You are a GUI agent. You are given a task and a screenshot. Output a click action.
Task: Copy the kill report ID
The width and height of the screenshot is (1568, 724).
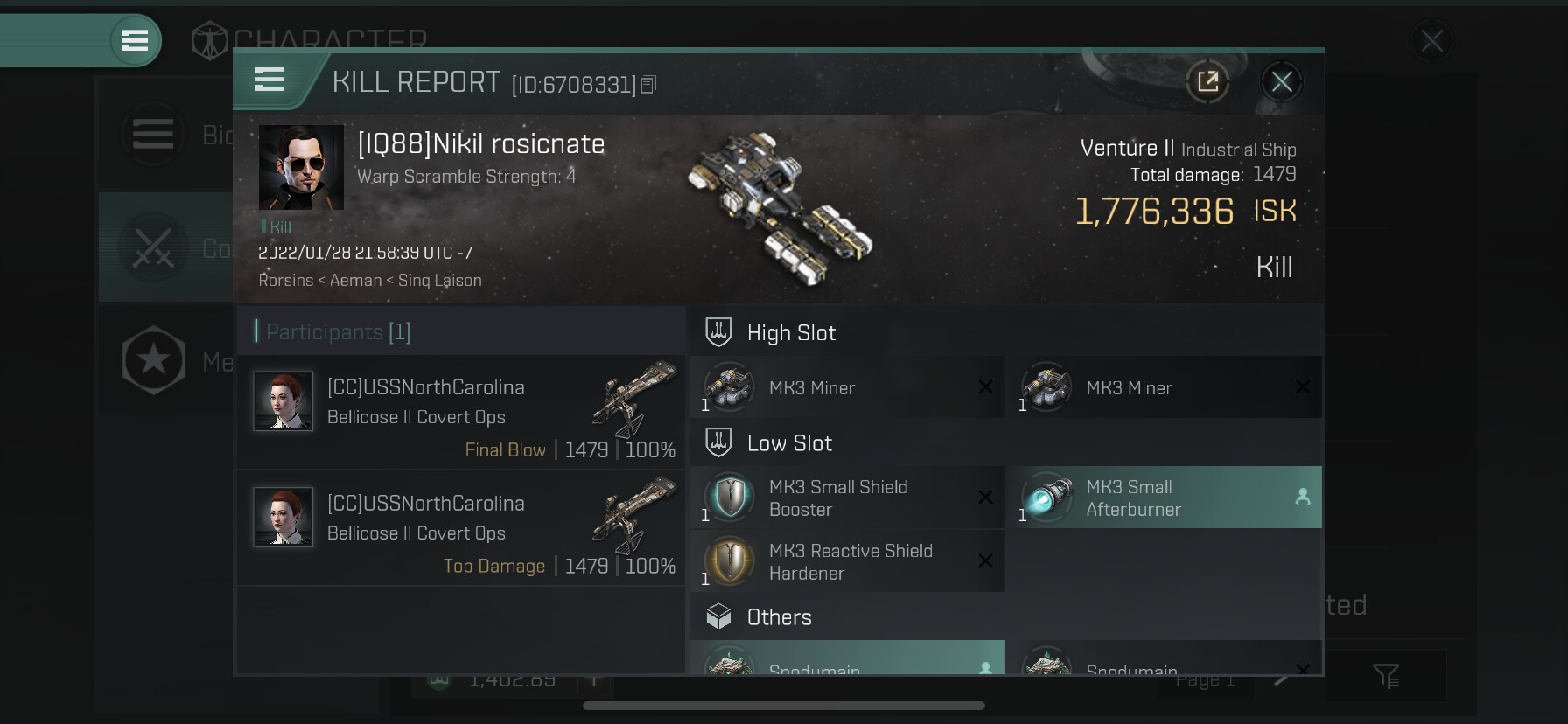[x=648, y=85]
